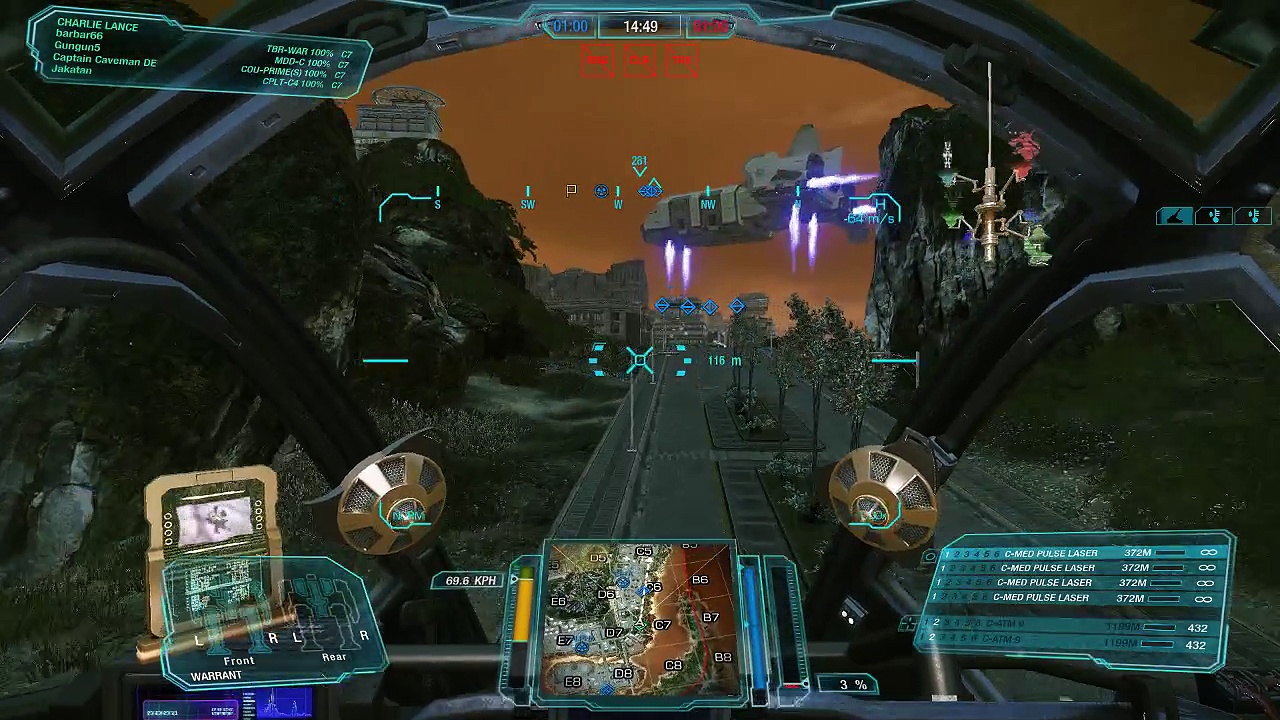The height and width of the screenshot is (720, 1280).
Task: Select Gungun5 in the lance list
Action: pos(78,47)
